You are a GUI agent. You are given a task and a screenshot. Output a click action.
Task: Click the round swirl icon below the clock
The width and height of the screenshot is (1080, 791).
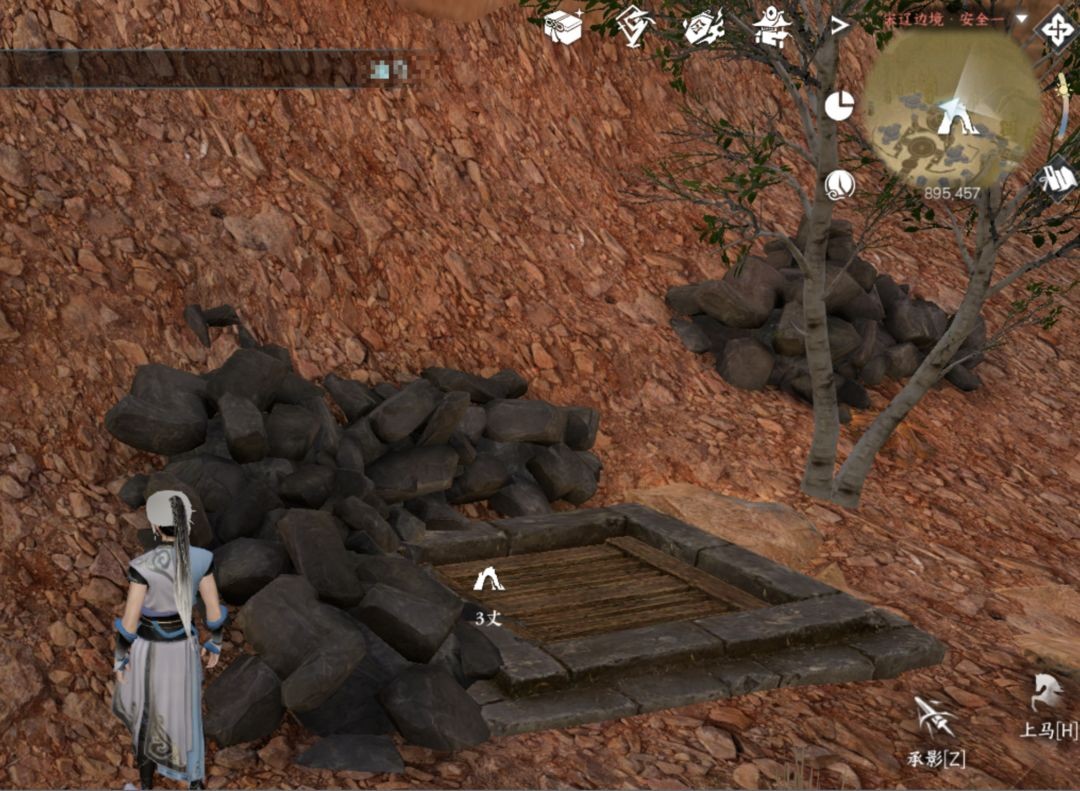click(839, 184)
